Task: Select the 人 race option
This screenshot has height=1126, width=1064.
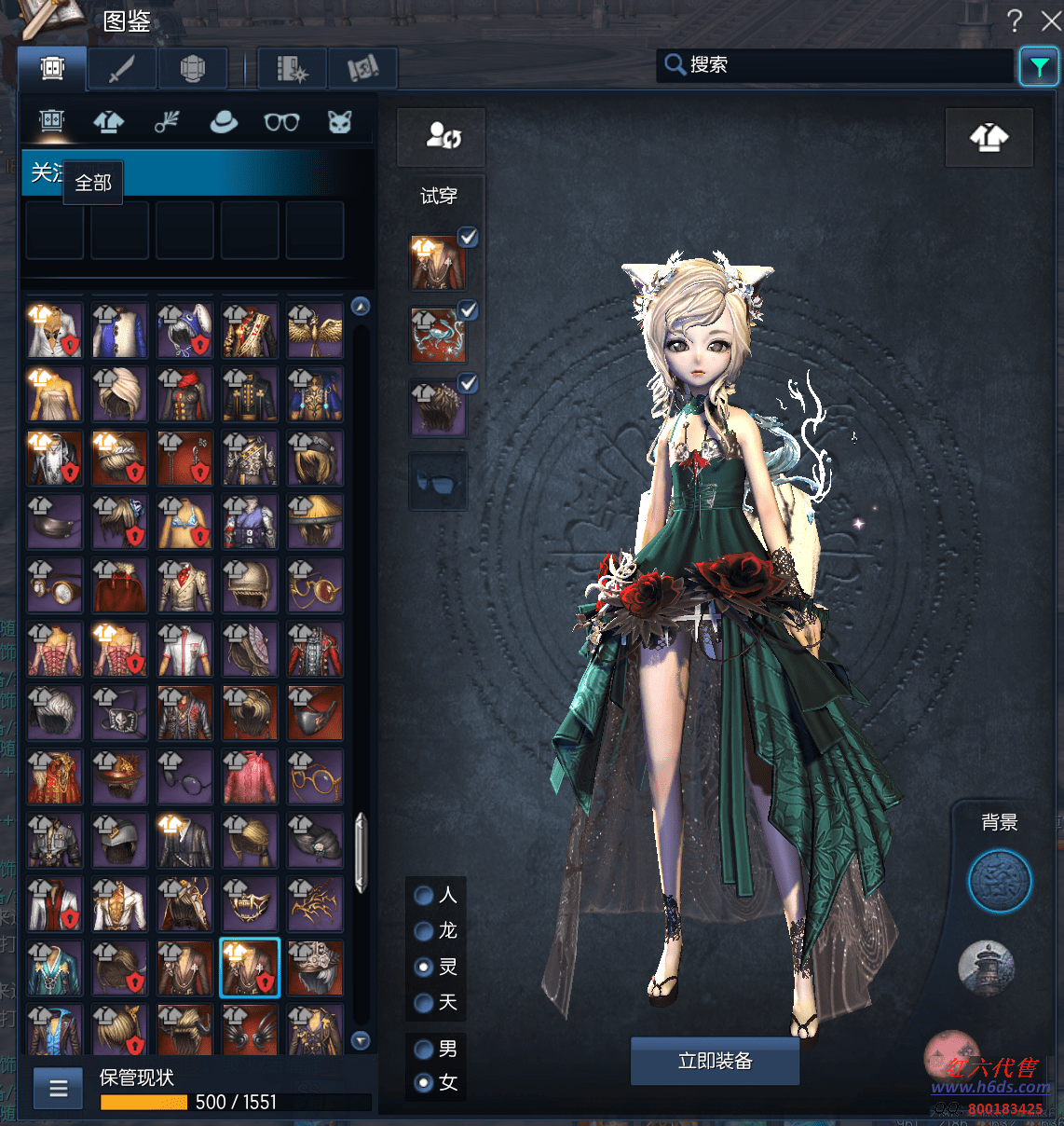Action: [424, 896]
